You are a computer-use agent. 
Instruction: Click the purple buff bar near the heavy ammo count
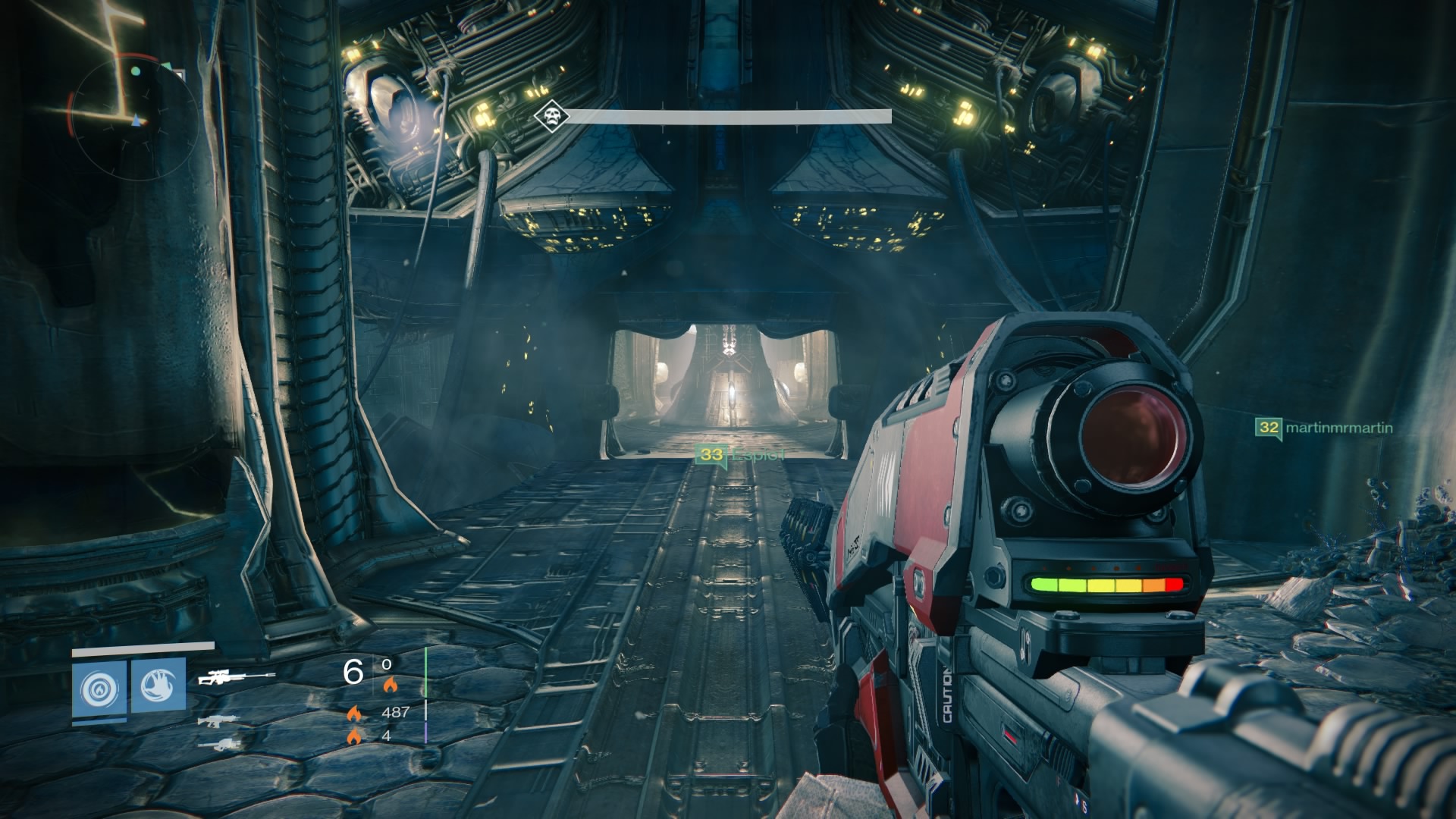[425, 733]
